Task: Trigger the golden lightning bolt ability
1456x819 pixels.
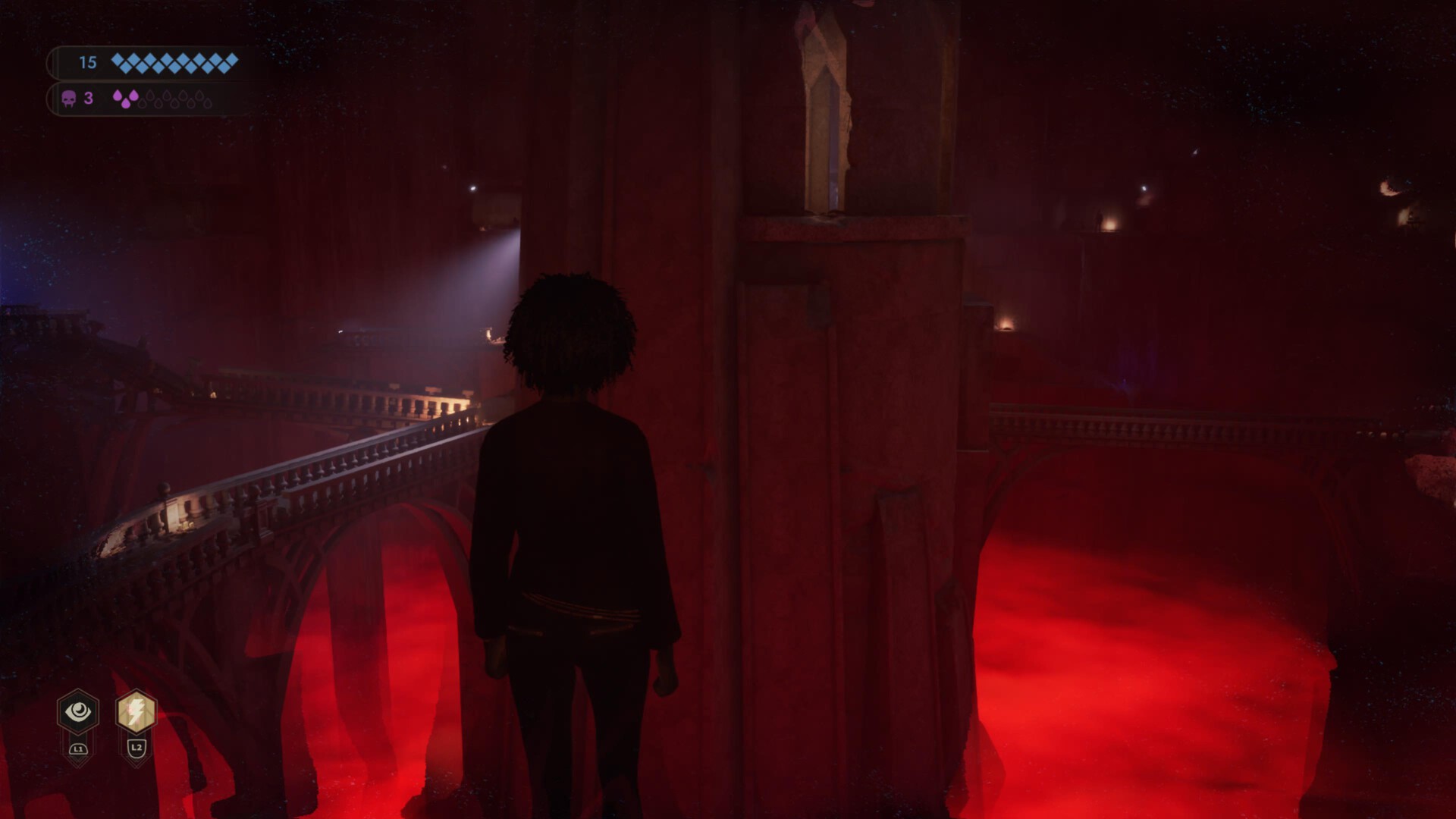Action: (x=136, y=711)
